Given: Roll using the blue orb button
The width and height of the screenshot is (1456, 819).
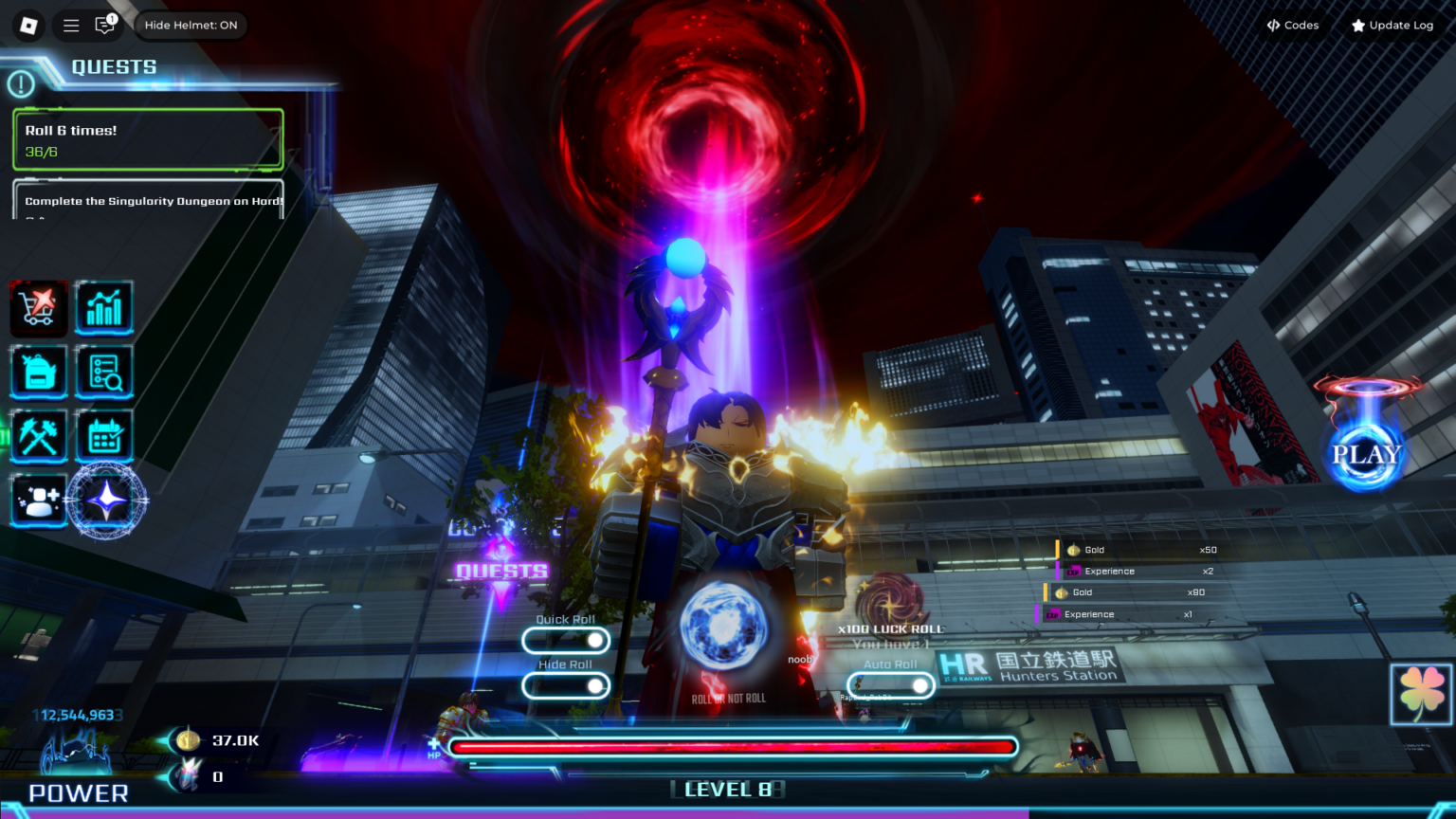Looking at the screenshot, I should (724, 627).
